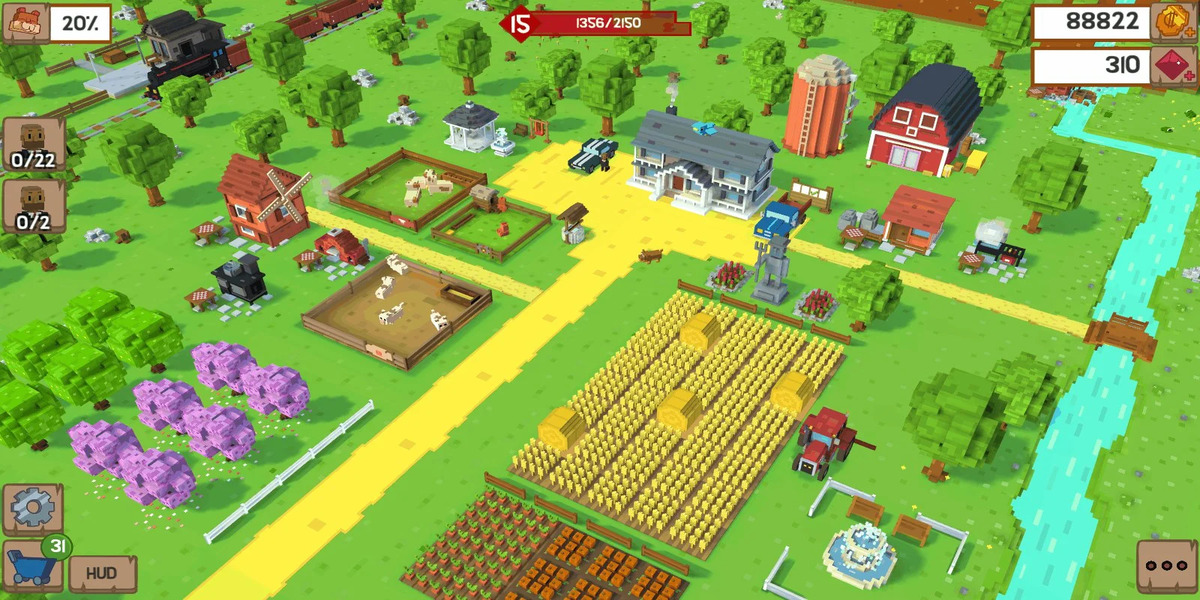This screenshot has width=1200, height=600.
Task: Open the workers panel showing 0/2
Action: [x=33, y=206]
